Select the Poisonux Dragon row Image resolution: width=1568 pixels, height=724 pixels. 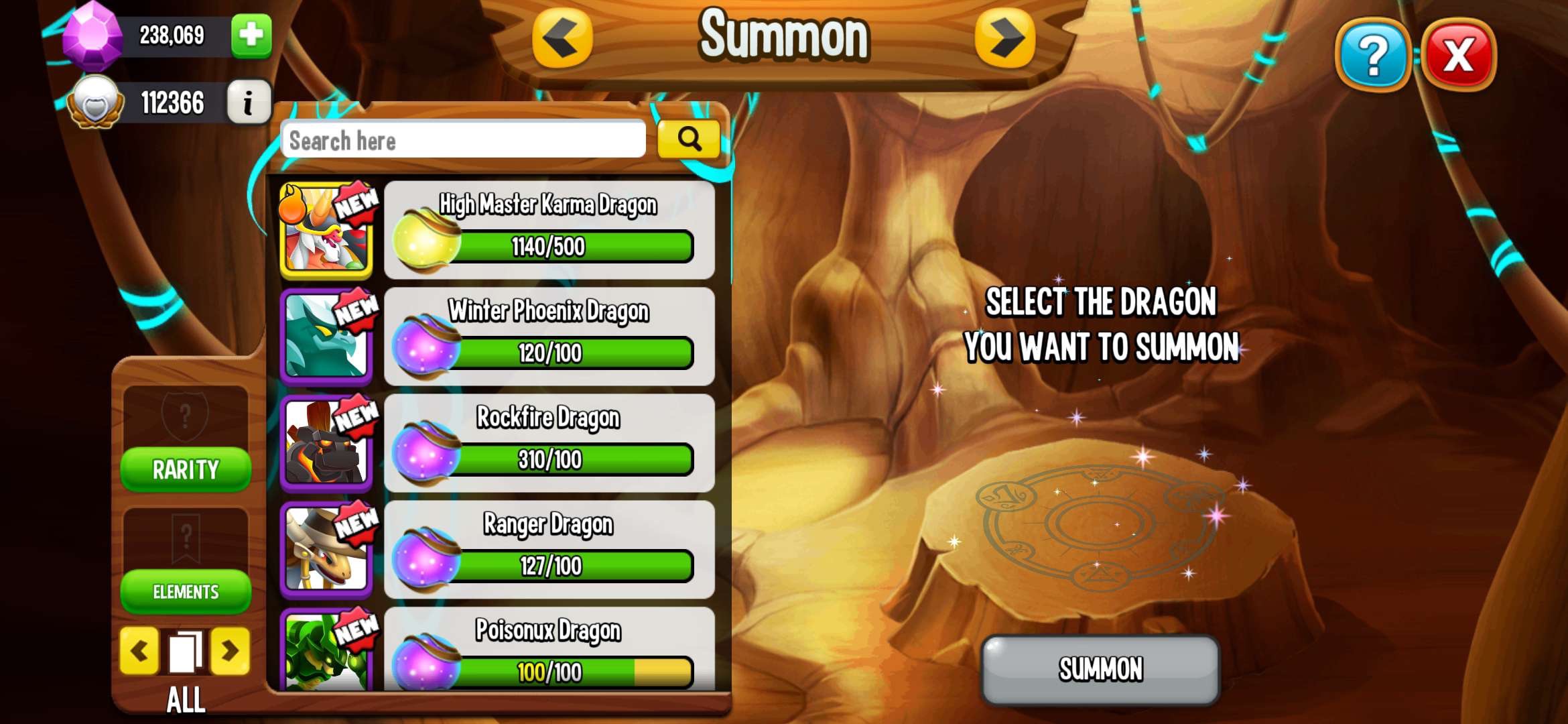click(x=548, y=650)
